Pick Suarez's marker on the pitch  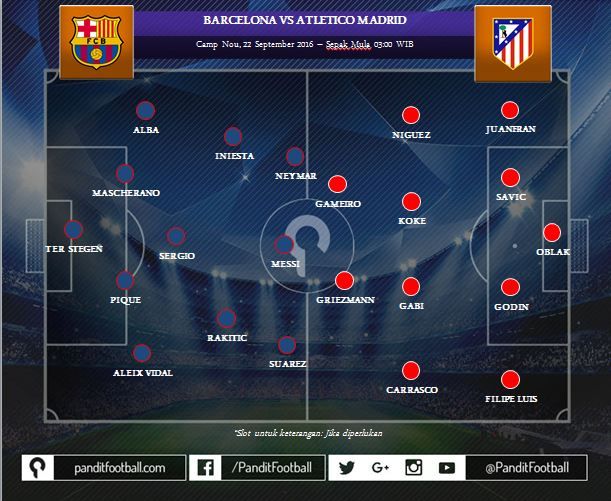[287, 346]
